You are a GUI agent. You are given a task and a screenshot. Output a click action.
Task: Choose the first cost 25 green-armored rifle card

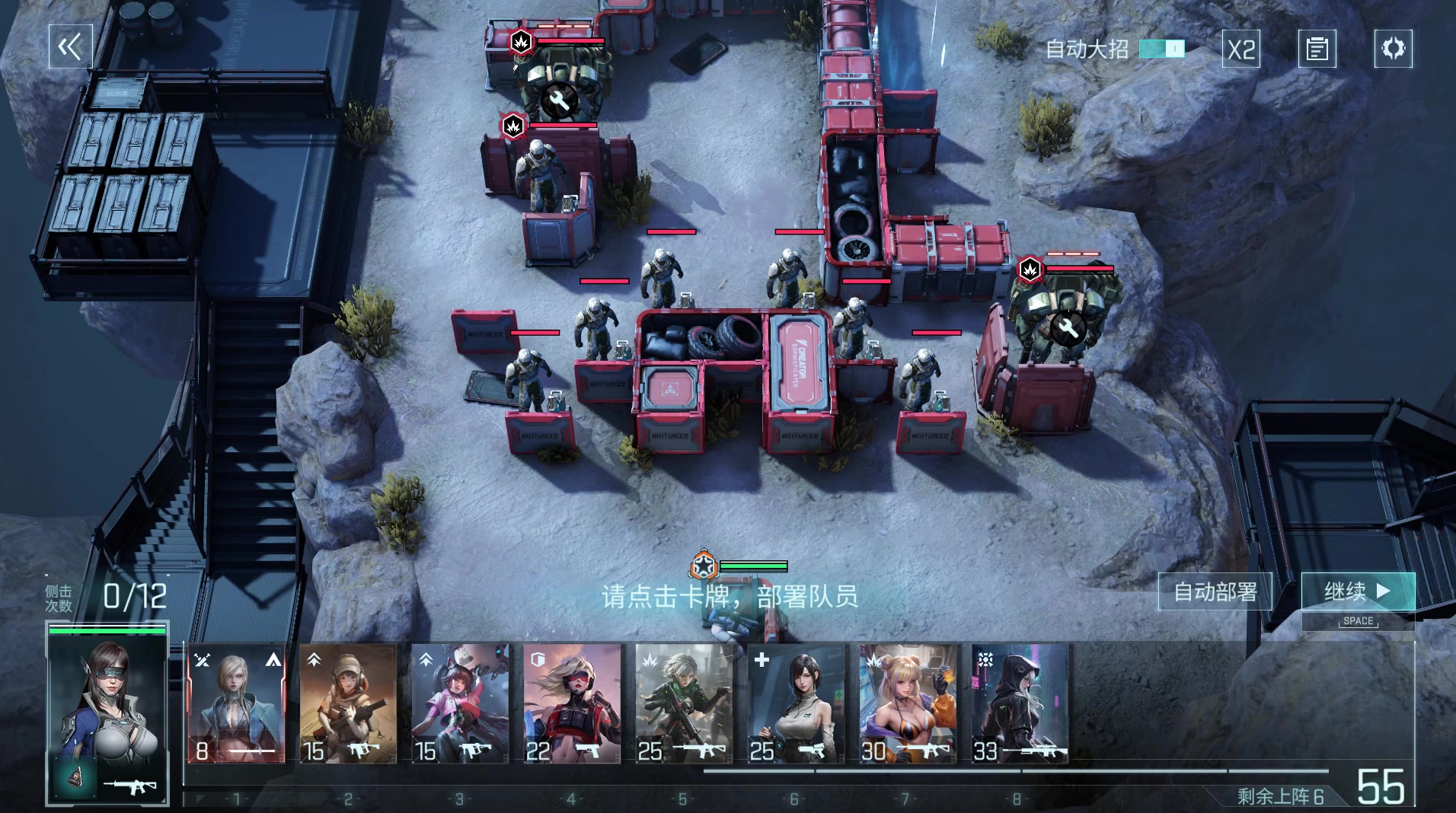pos(684,704)
